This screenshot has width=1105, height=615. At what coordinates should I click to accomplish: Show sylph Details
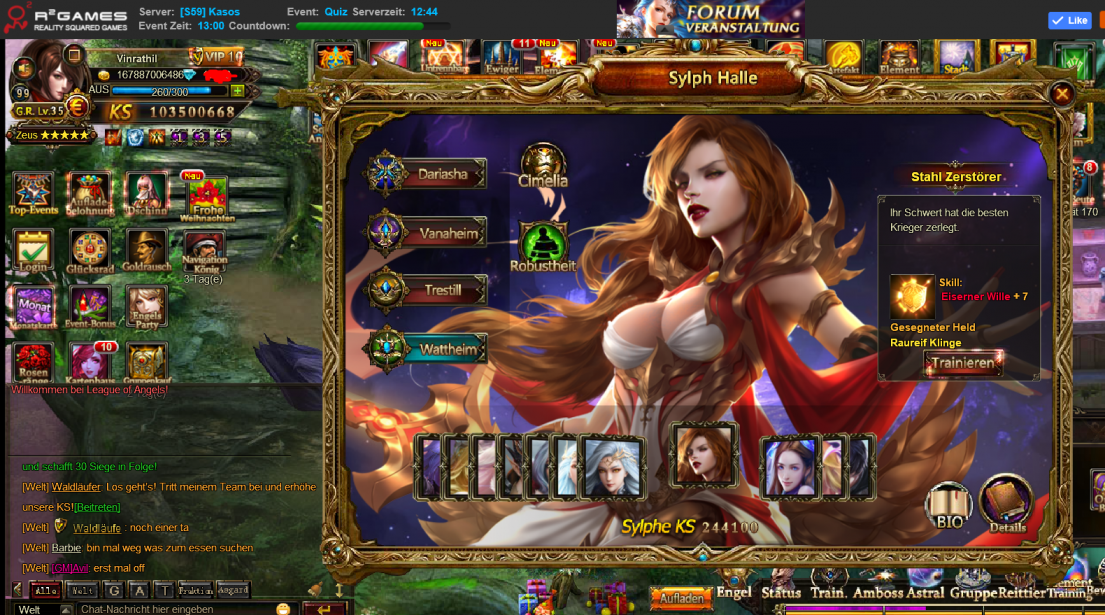(1006, 504)
